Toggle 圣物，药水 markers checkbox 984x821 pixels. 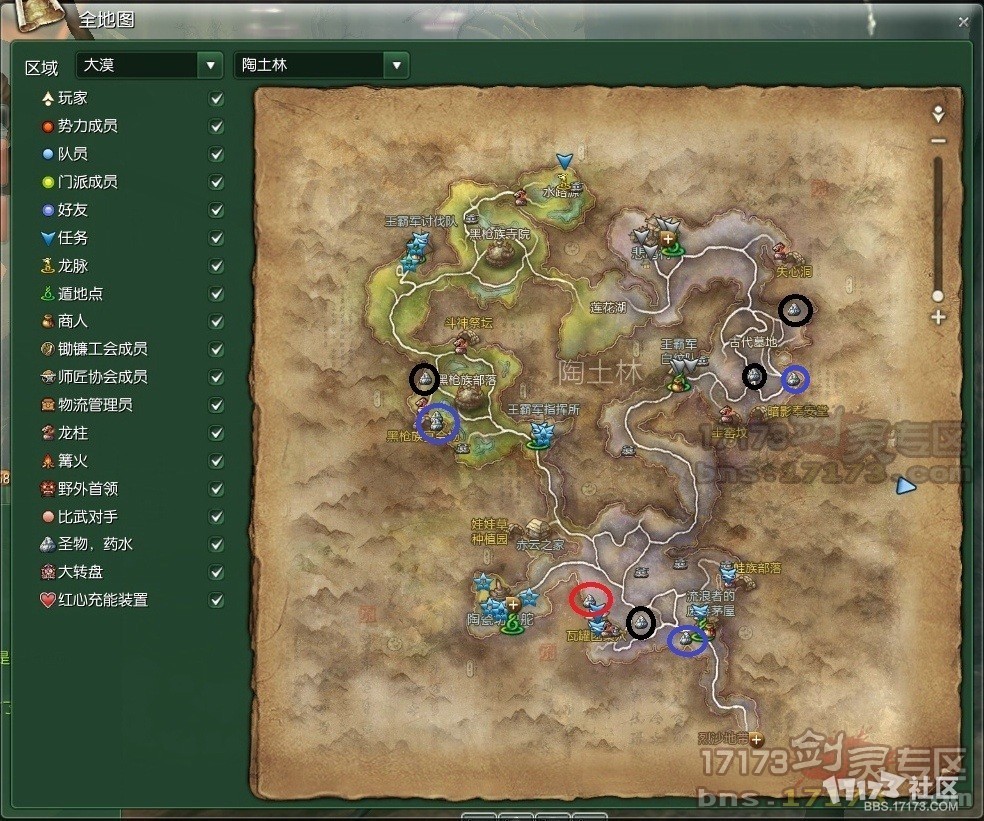click(216, 545)
